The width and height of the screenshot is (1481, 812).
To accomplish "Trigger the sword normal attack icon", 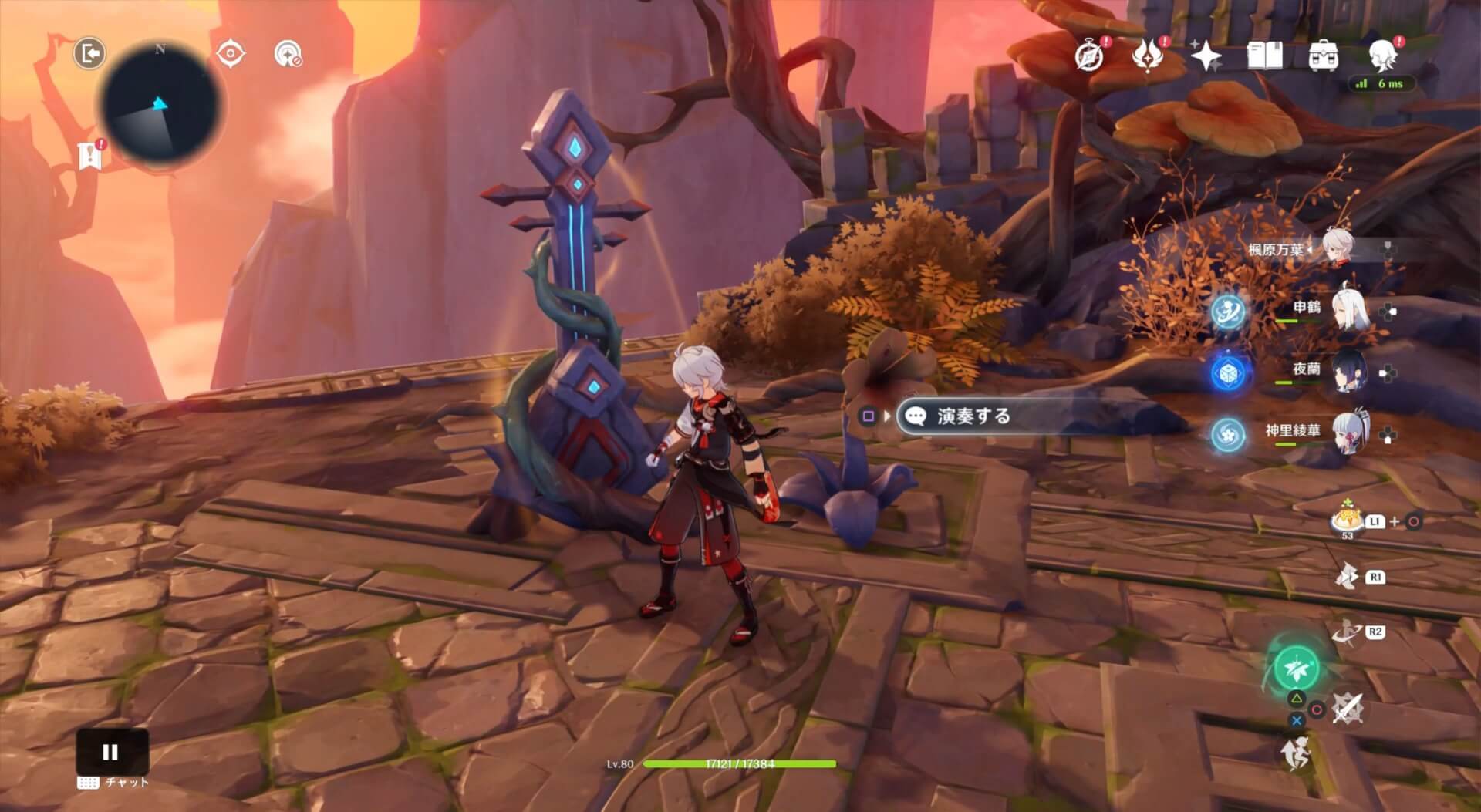I will [x=1348, y=708].
